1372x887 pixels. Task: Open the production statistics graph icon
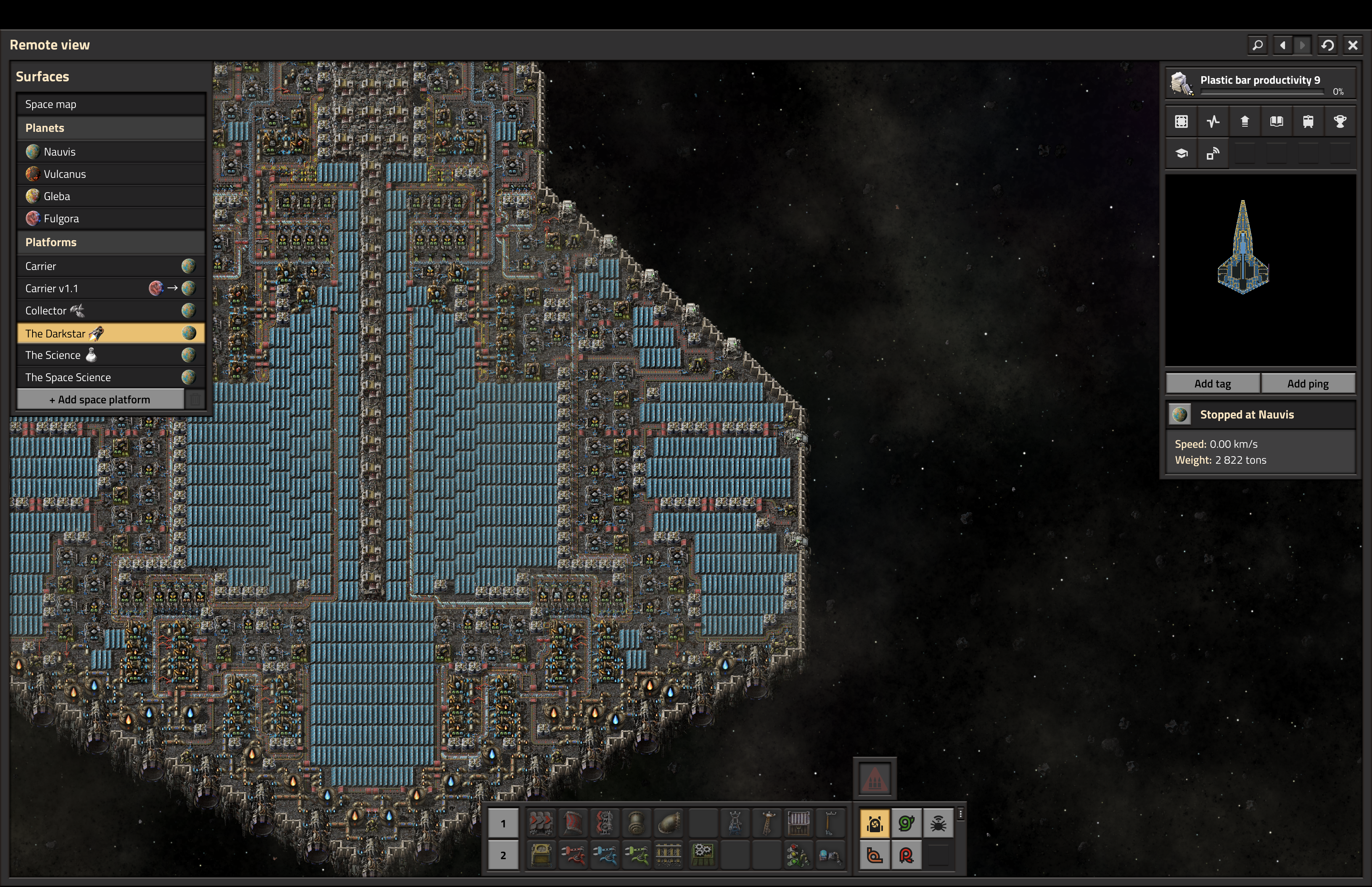coord(1213,121)
